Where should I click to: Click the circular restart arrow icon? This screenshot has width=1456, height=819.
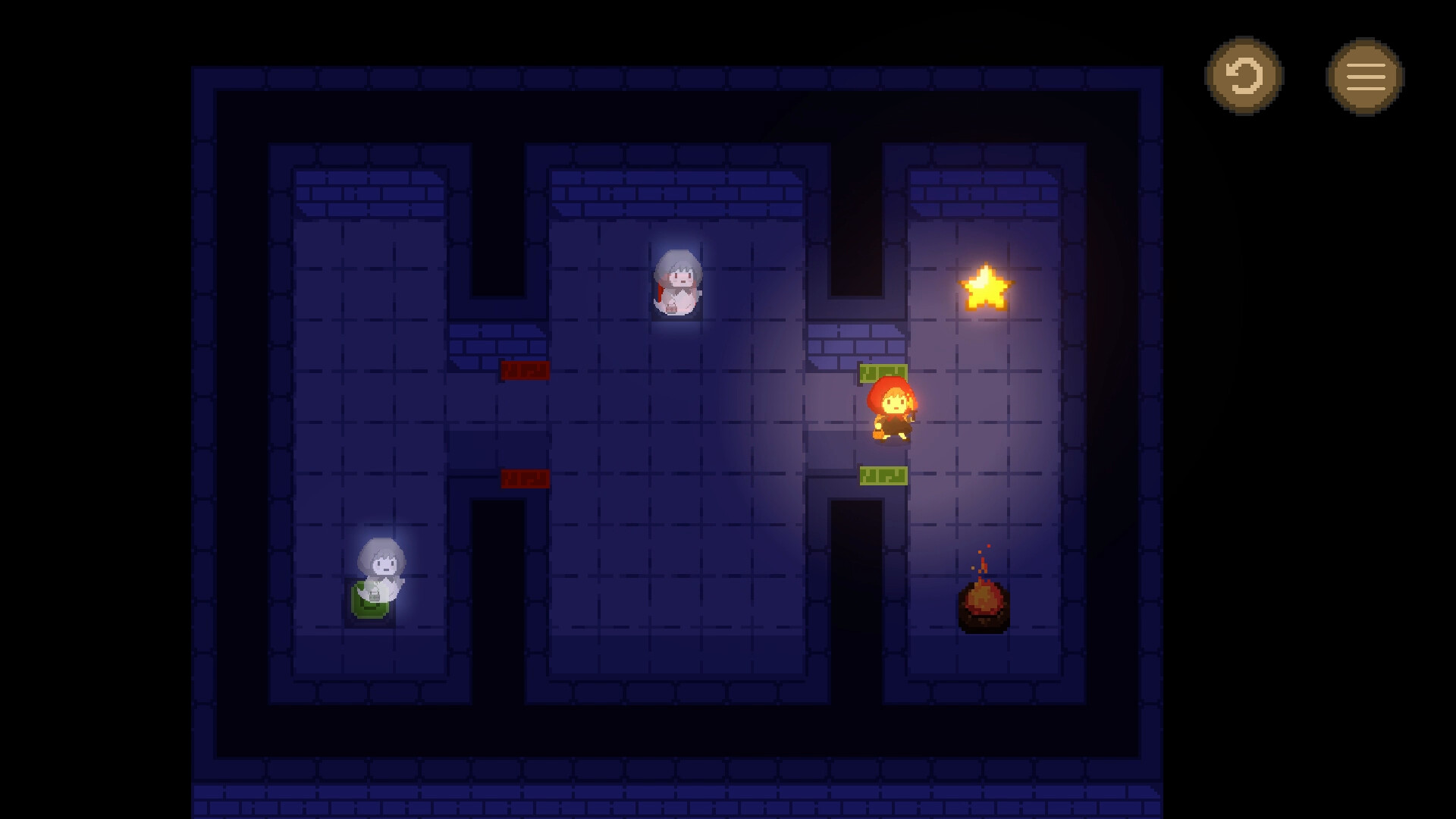pyautogui.click(x=1244, y=77)
